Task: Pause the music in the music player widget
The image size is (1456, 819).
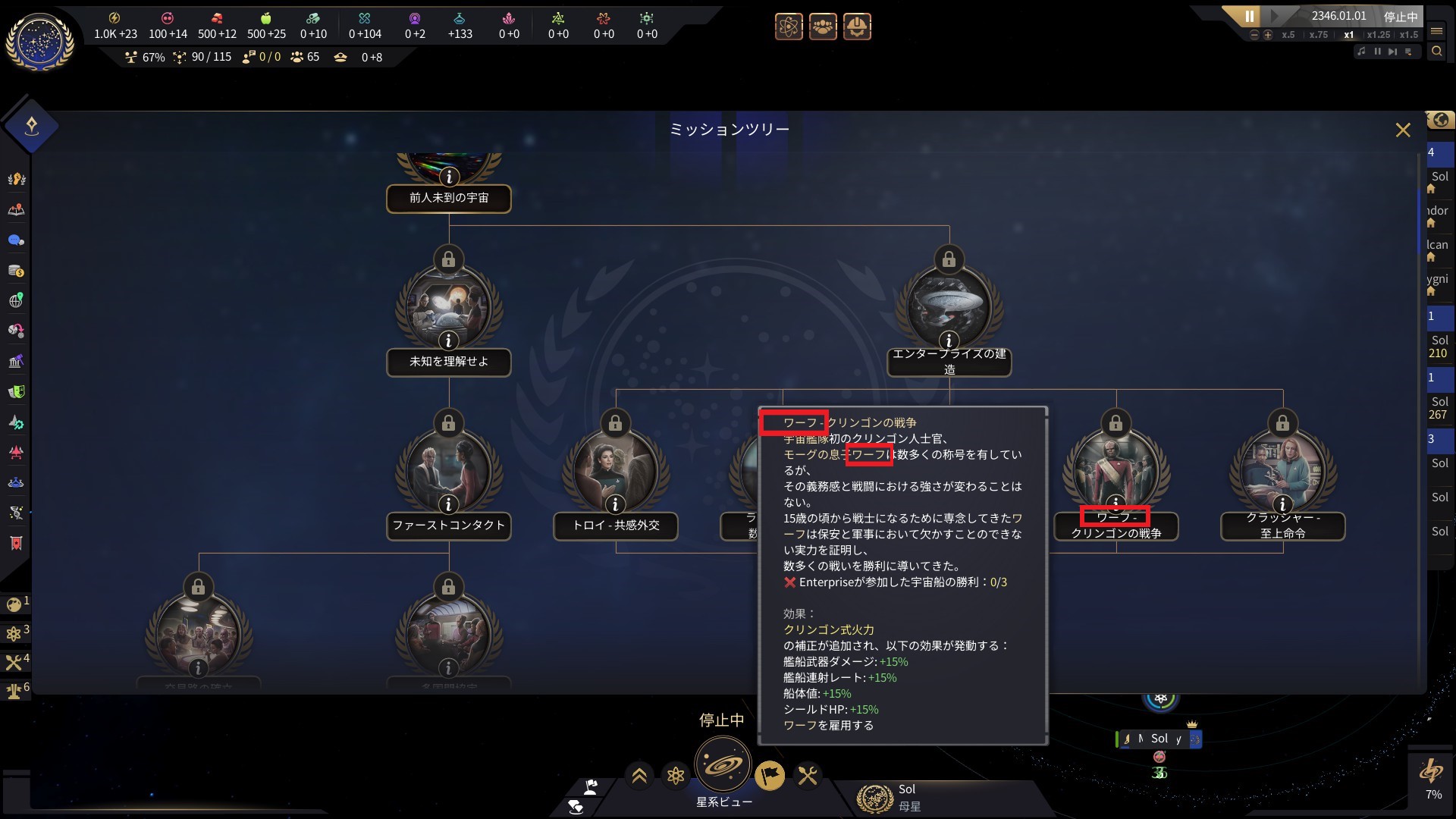Action: coord(1378,52)
